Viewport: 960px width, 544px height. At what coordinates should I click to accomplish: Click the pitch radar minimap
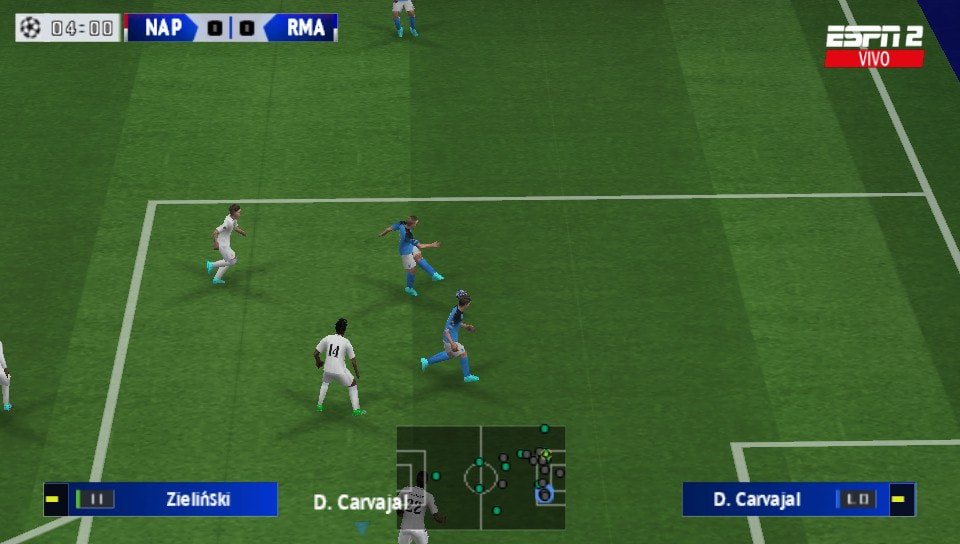click(480, 476)
